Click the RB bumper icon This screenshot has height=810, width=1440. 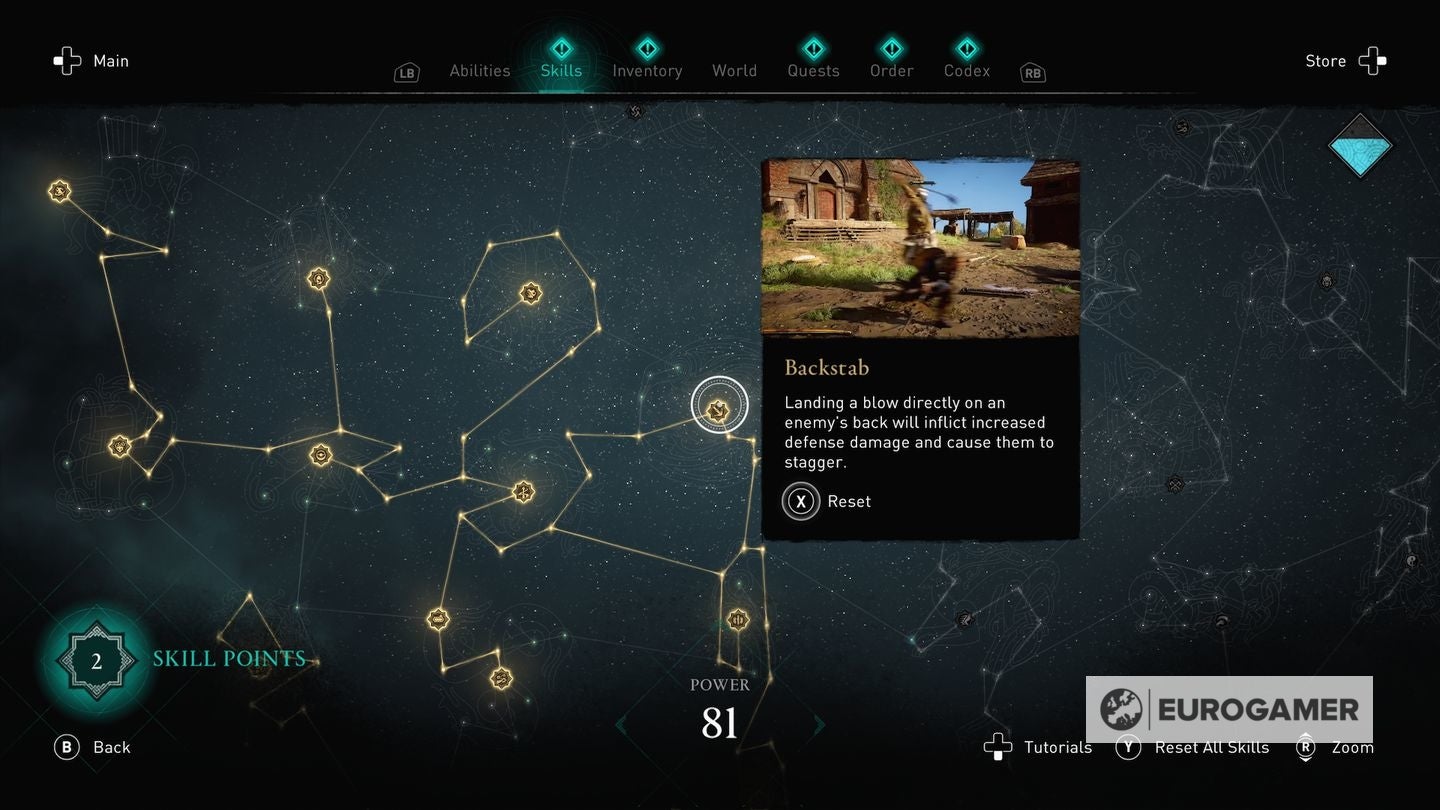(1031, 72)
